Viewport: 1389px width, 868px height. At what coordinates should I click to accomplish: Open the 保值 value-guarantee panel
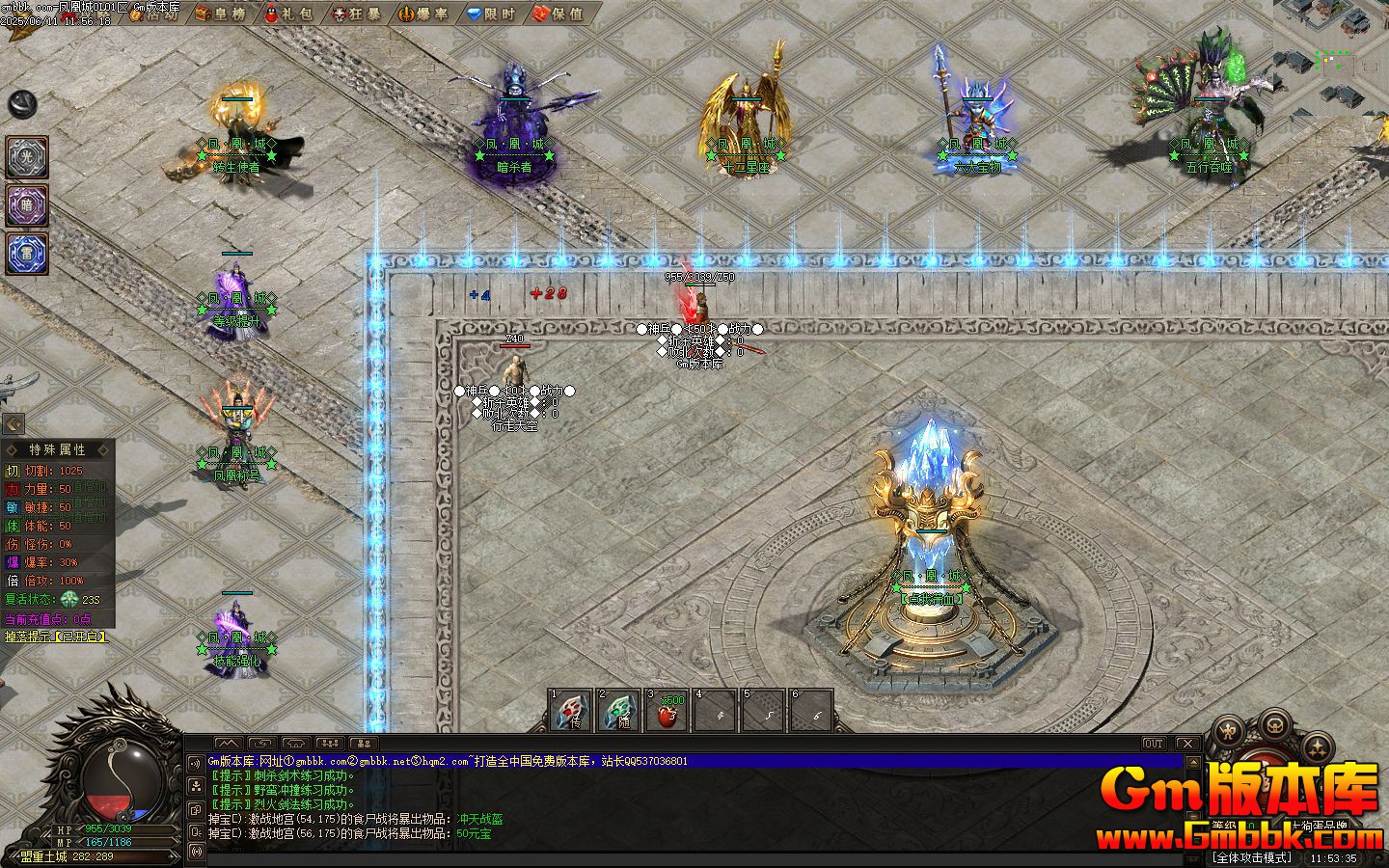(559, 14)
